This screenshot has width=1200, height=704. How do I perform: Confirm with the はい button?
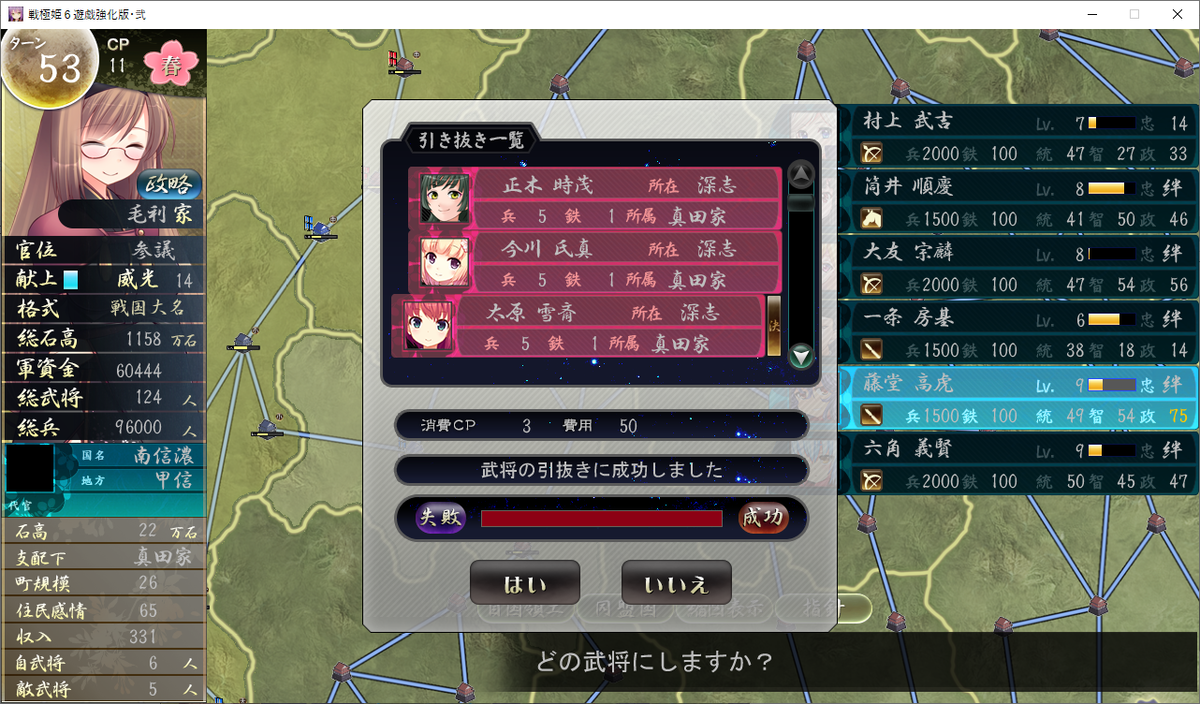524,582
